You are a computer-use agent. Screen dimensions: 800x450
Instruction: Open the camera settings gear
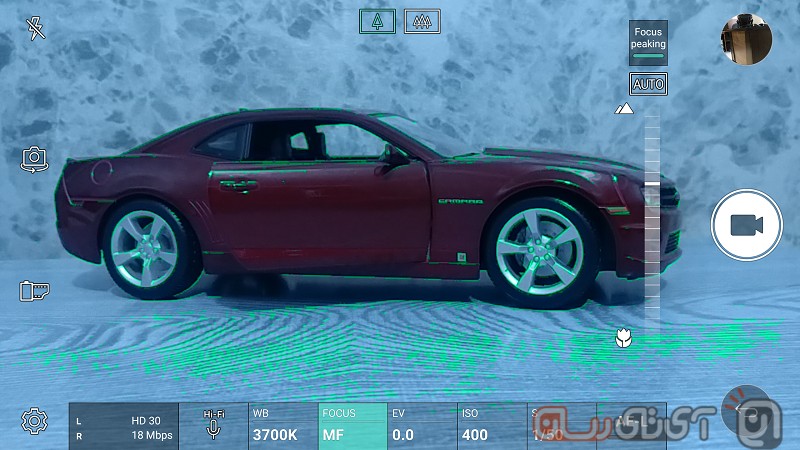click(x=35, y=421)
